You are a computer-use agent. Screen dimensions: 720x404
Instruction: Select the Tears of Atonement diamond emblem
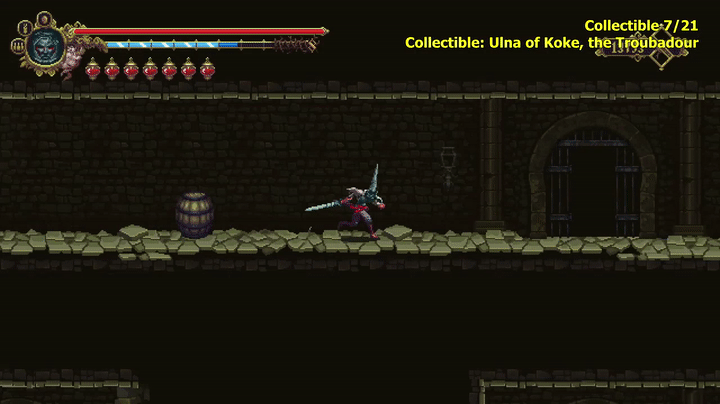(x=661, y=54)
